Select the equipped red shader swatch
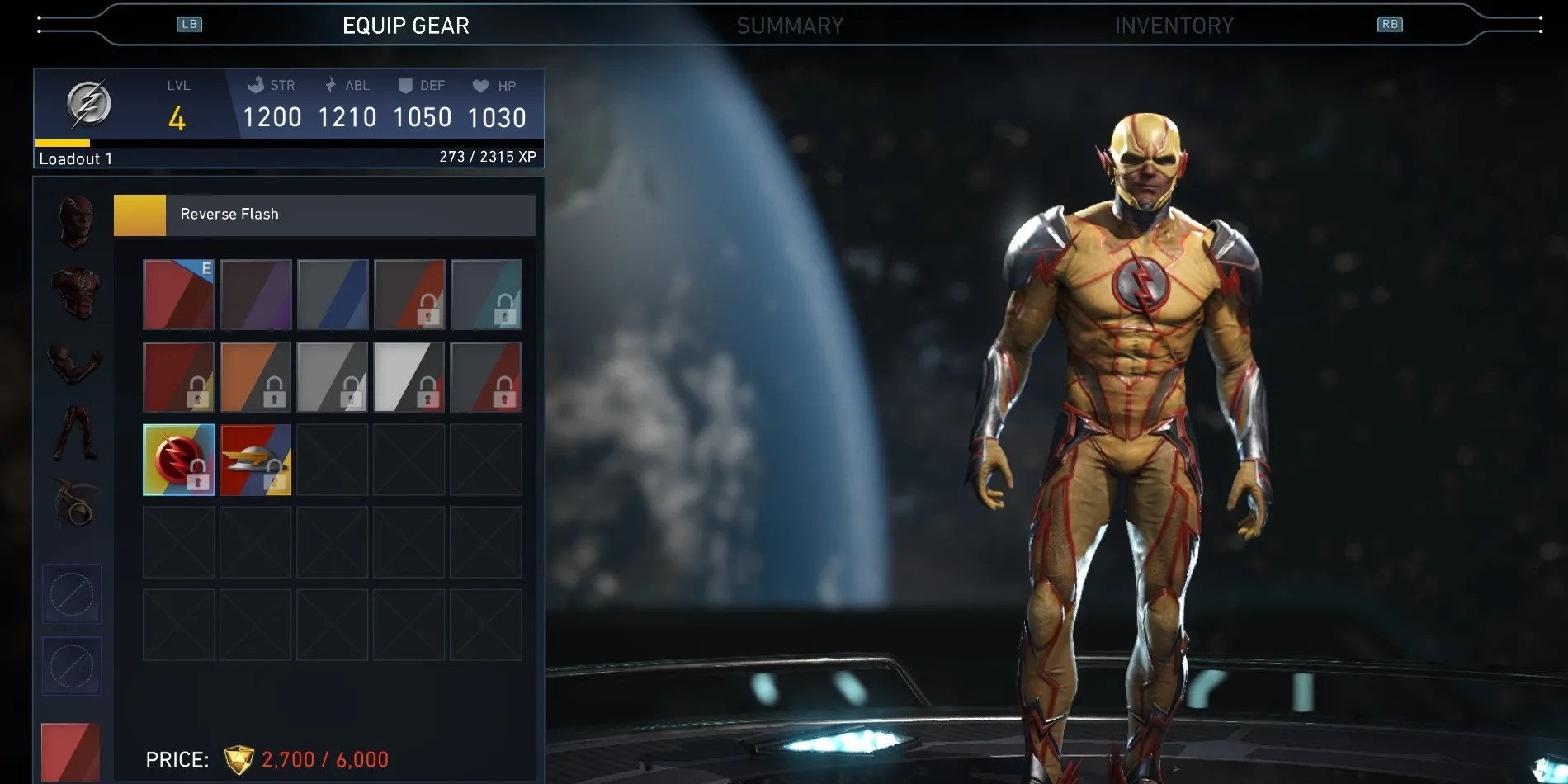This screenshot has height=784, width=1568. pos(178,295)
